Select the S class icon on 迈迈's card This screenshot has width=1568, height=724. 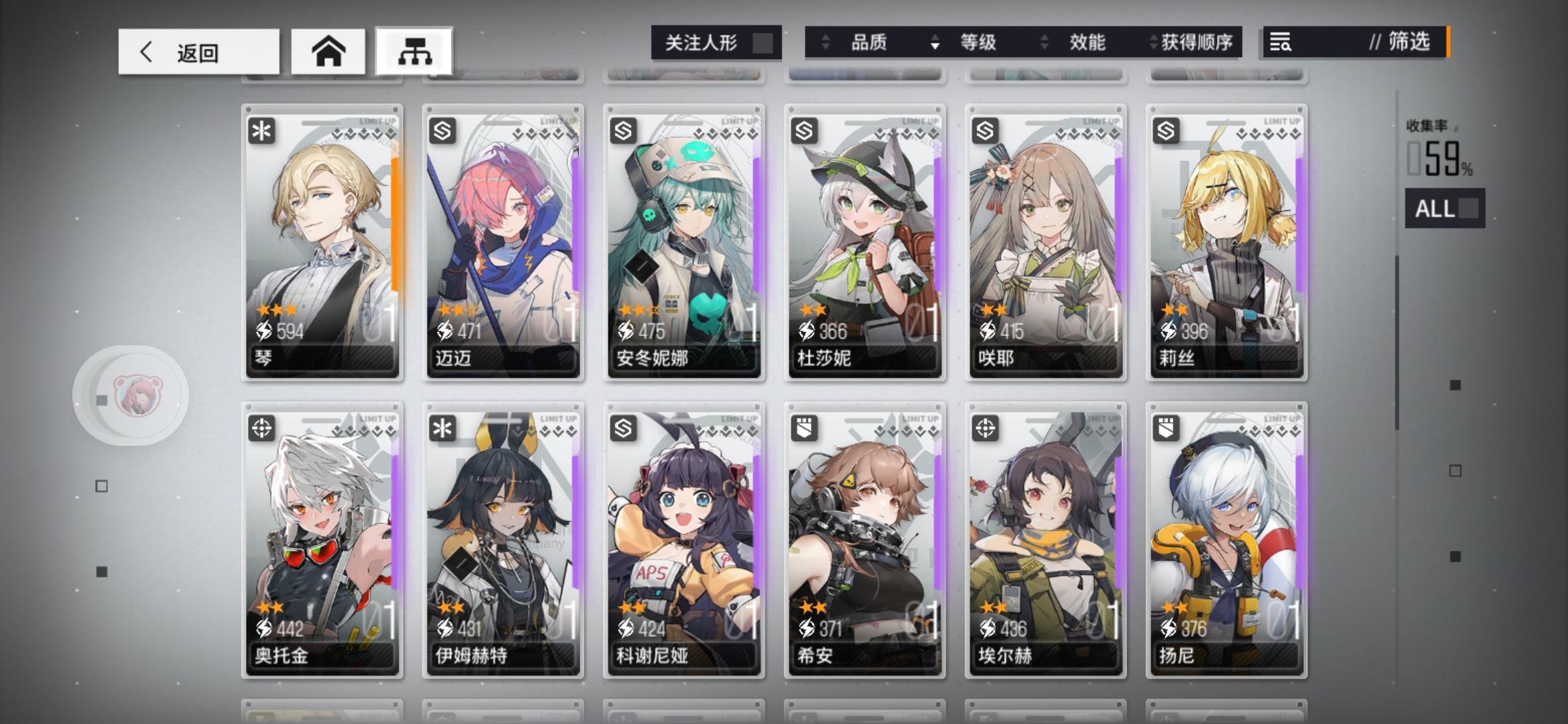442,131
